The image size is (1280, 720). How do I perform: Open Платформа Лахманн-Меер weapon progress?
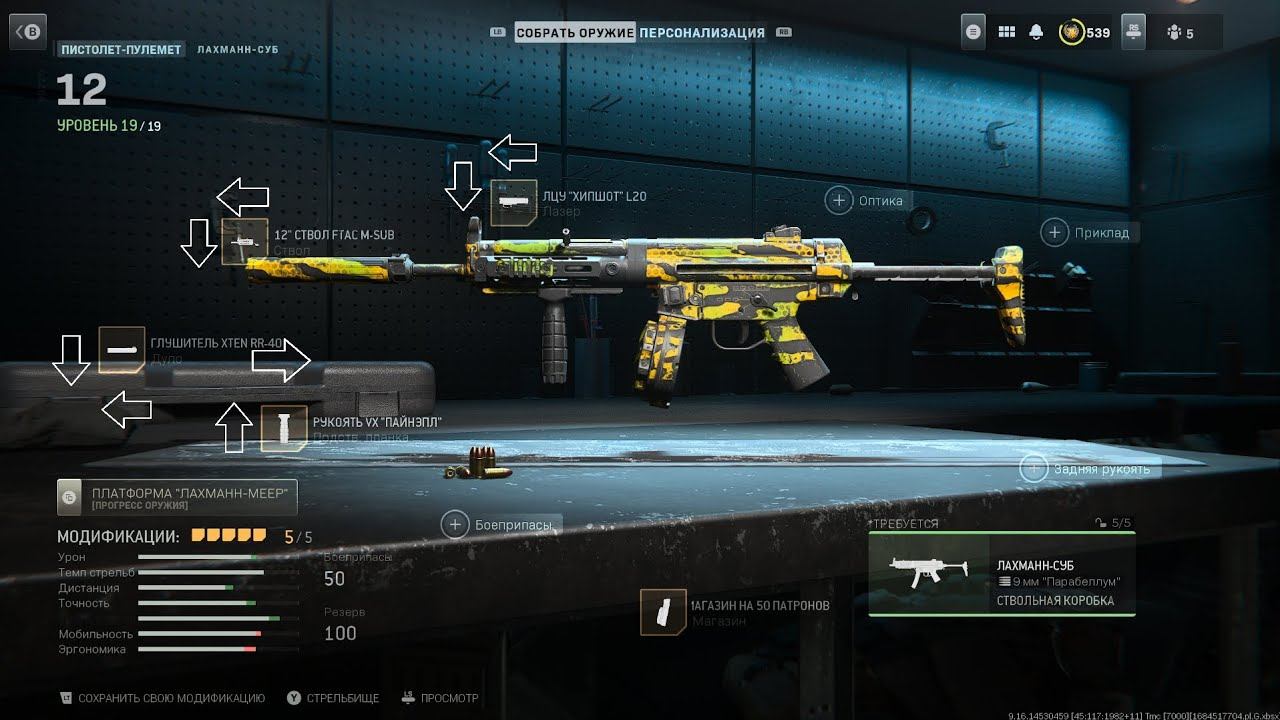[177, 496]
